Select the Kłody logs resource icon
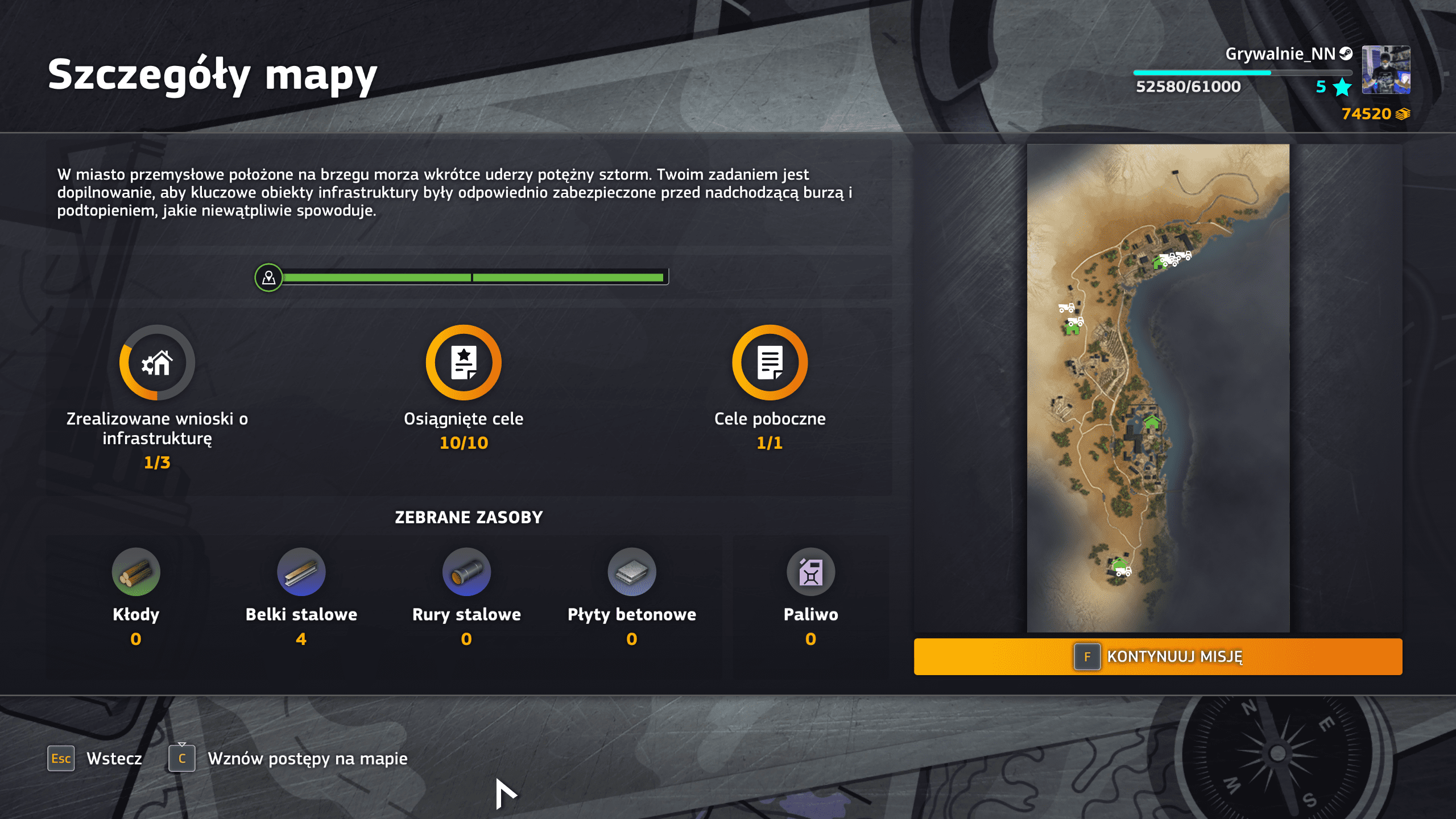Screen dimensions: 1456x819 [x=136, y=572]
